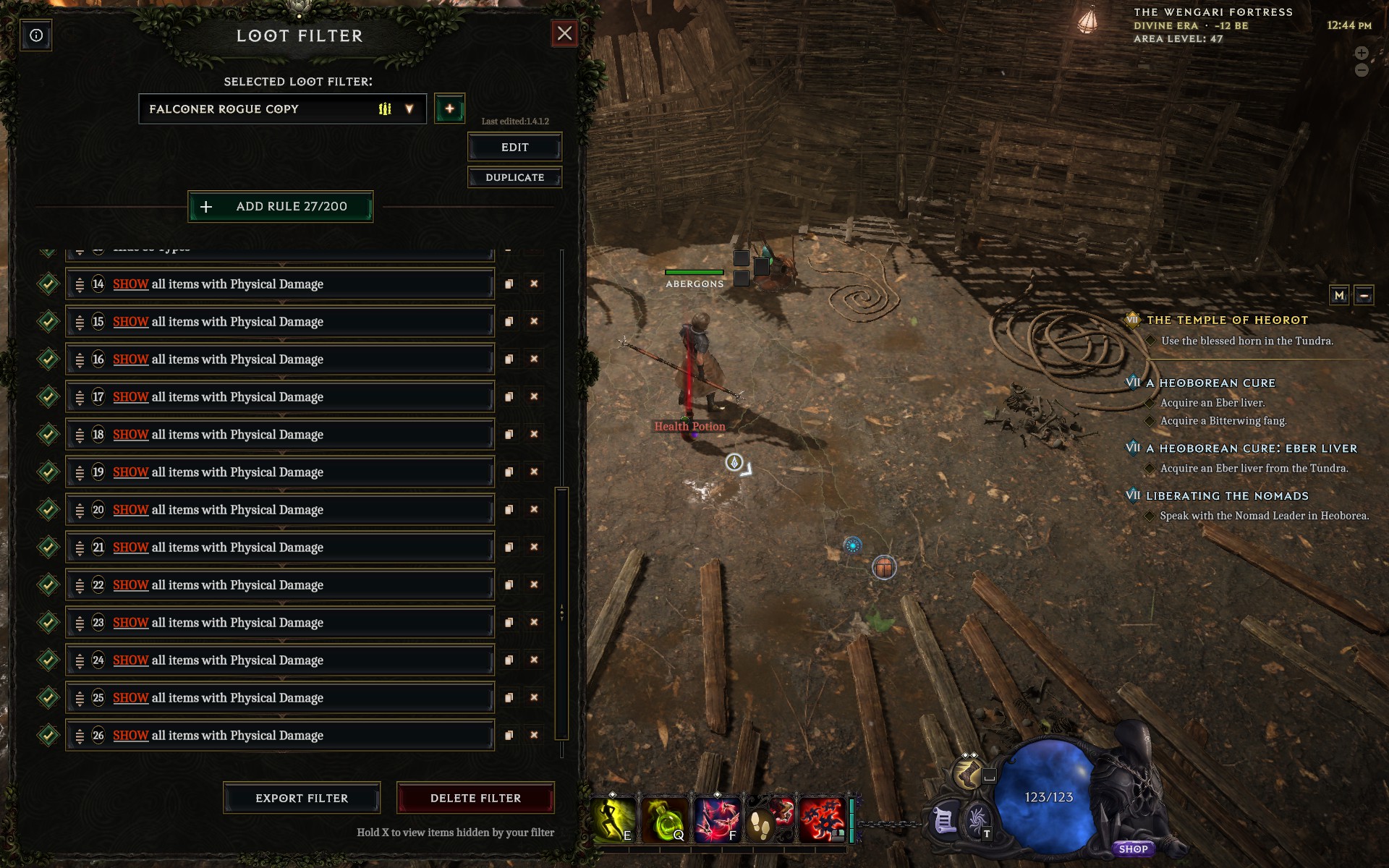This screenshot has height=868, width=1389.
Task: Disable rule 26 via its checkmark
Action: (48, 736)
